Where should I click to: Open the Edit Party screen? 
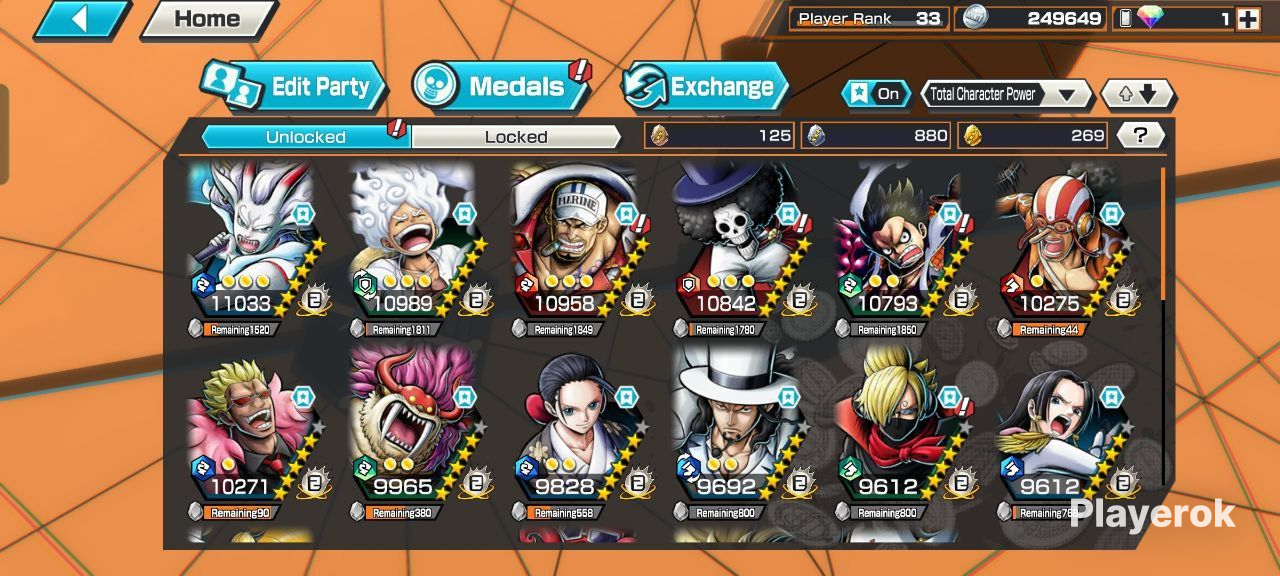point(294,87)
